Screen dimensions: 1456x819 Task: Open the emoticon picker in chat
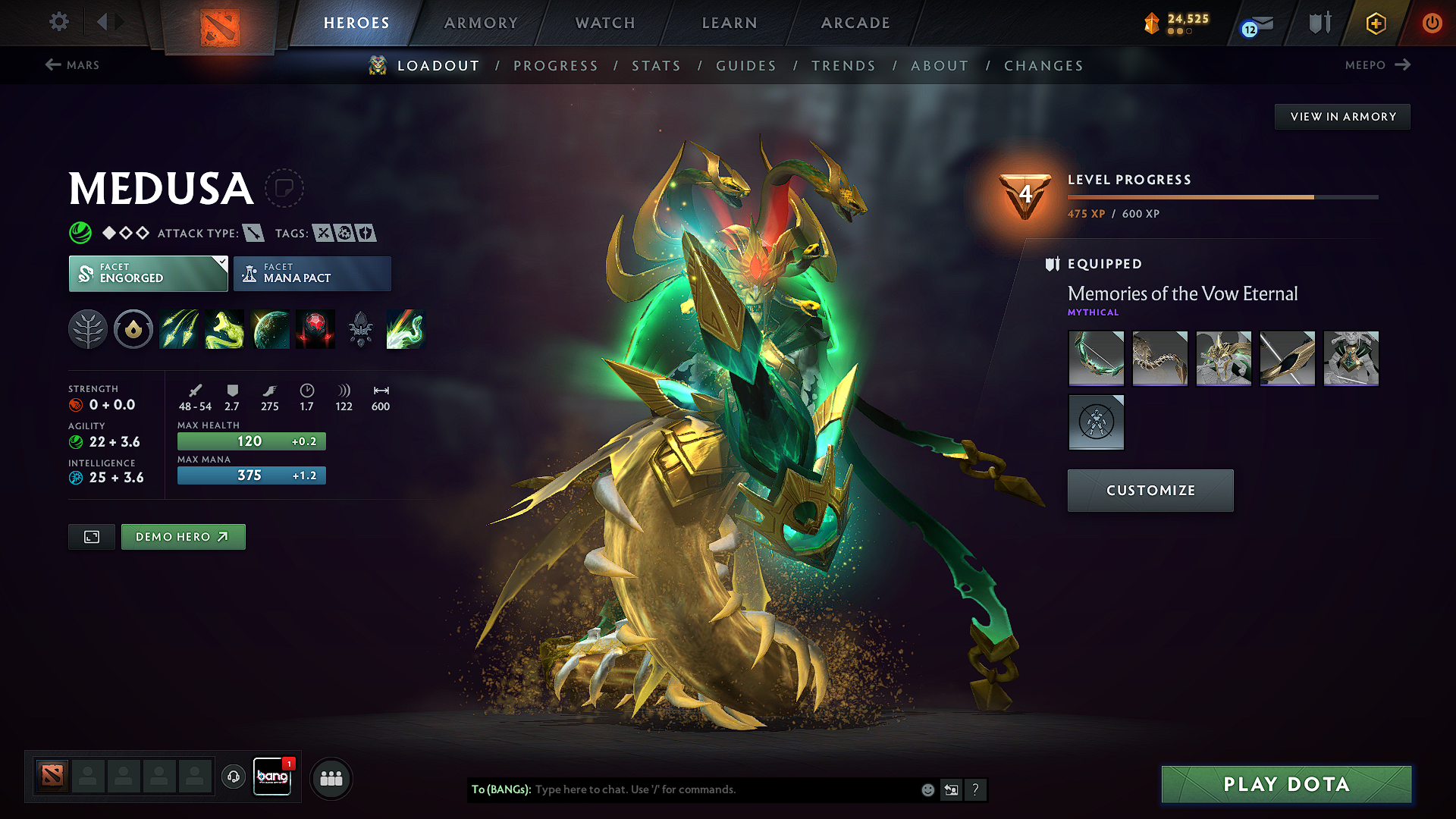click(x=927, y=789)
